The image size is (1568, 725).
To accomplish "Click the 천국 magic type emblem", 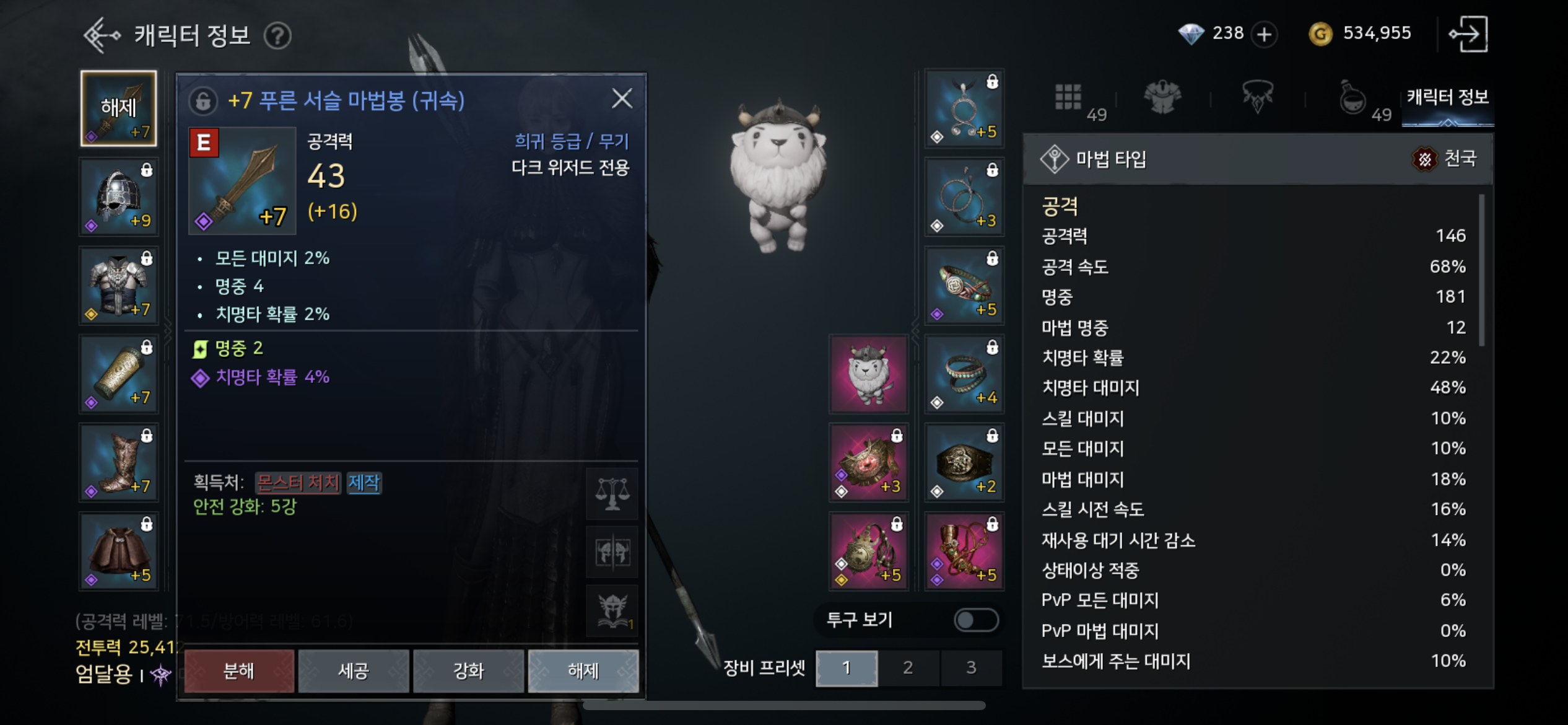I will [1430, 159].
